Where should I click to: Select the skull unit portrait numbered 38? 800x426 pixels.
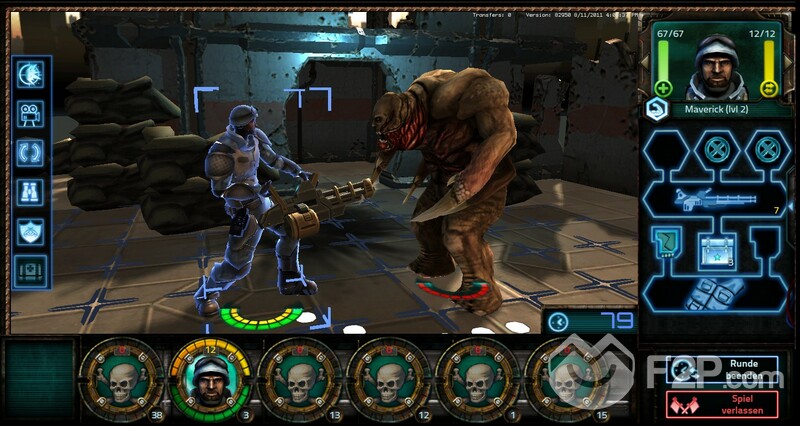tap(120, 382)
